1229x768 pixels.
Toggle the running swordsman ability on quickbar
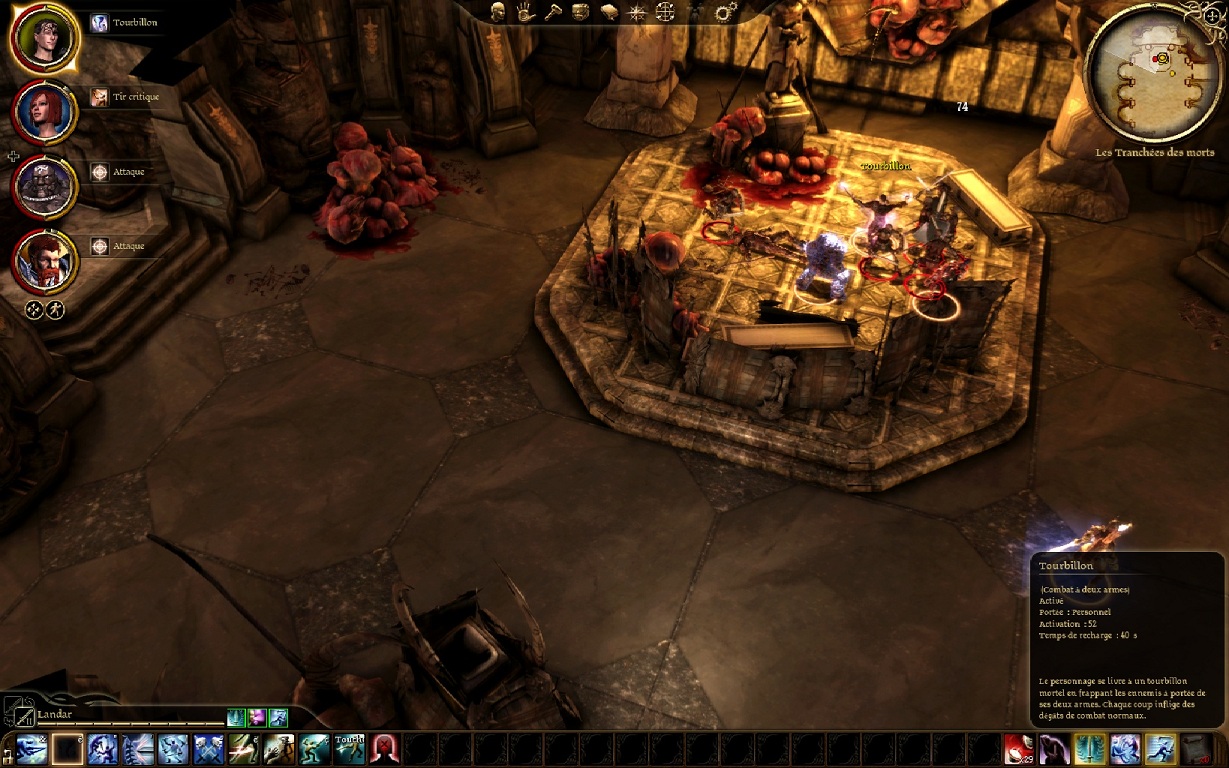tap(1160, 749)
